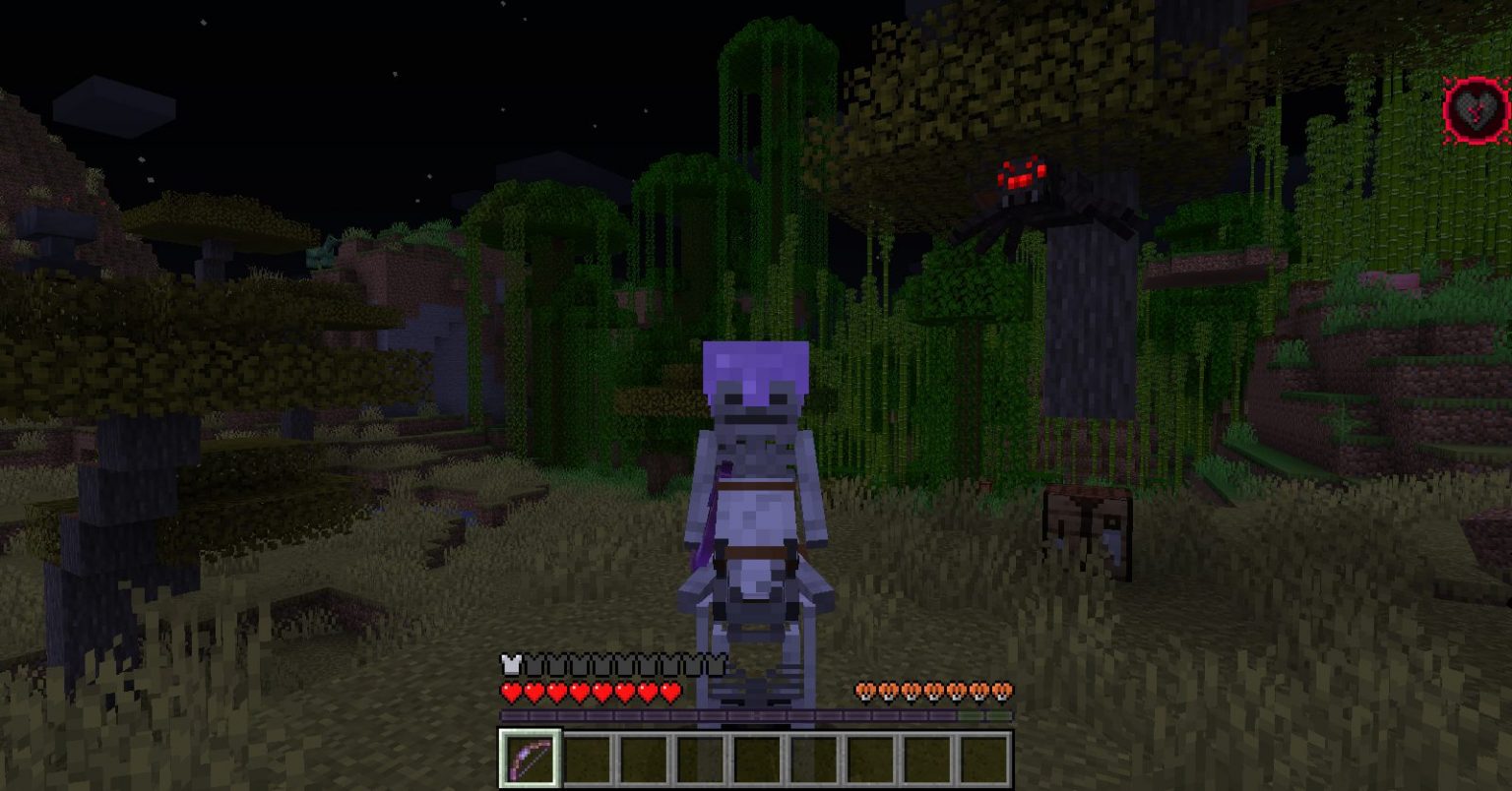This screenshot has height=791, width=1512.
Task: Click the leftmost orange hunger icon
Action: 864,692
